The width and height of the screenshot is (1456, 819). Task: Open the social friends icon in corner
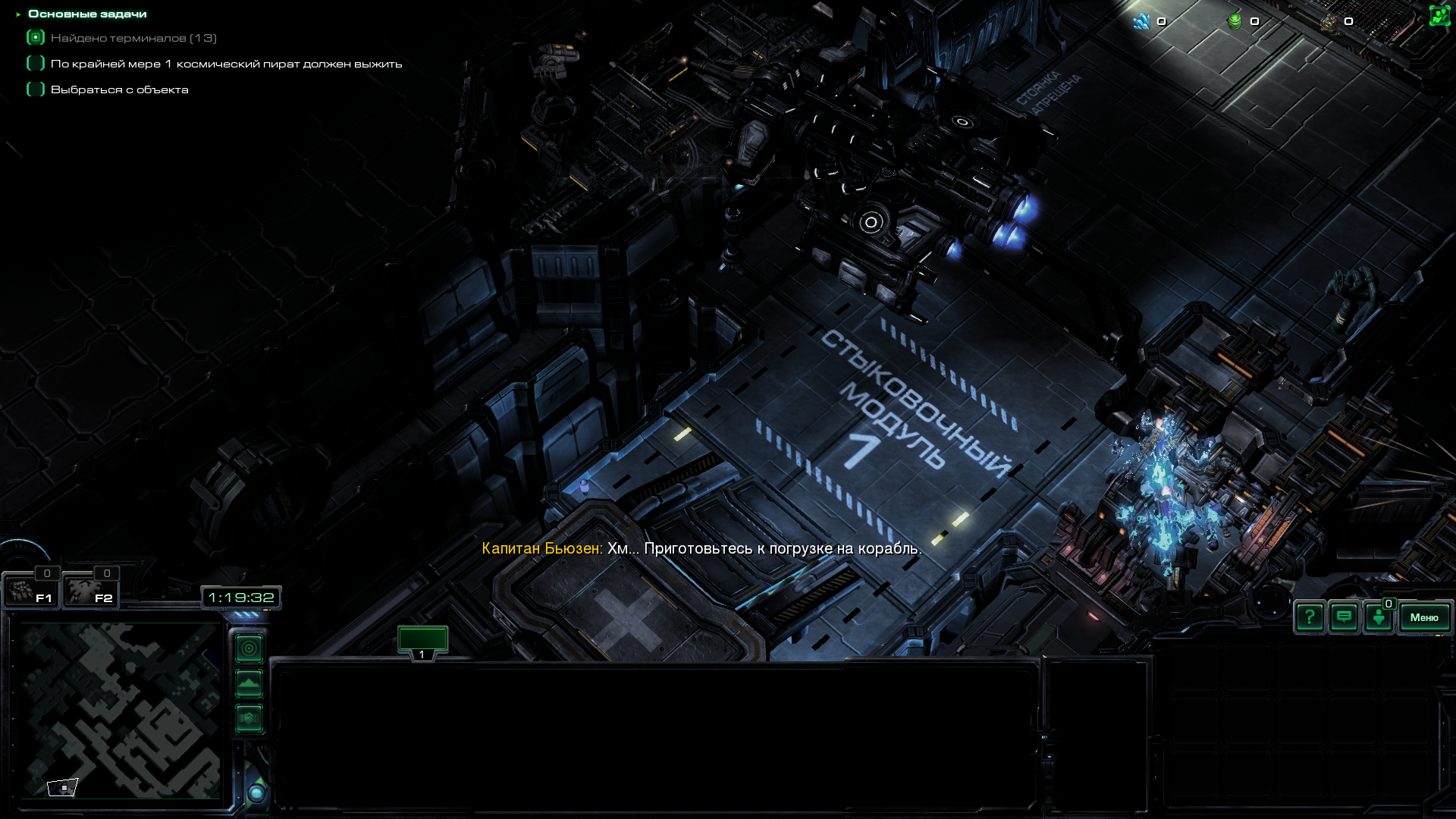click(x=1439, y=15)
